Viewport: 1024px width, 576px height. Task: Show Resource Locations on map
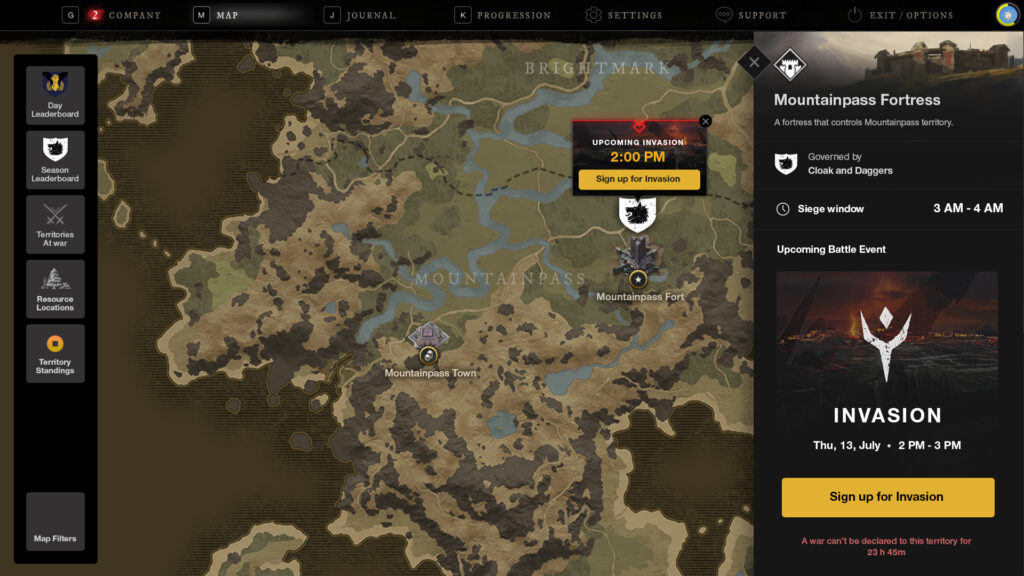[55, 288]
